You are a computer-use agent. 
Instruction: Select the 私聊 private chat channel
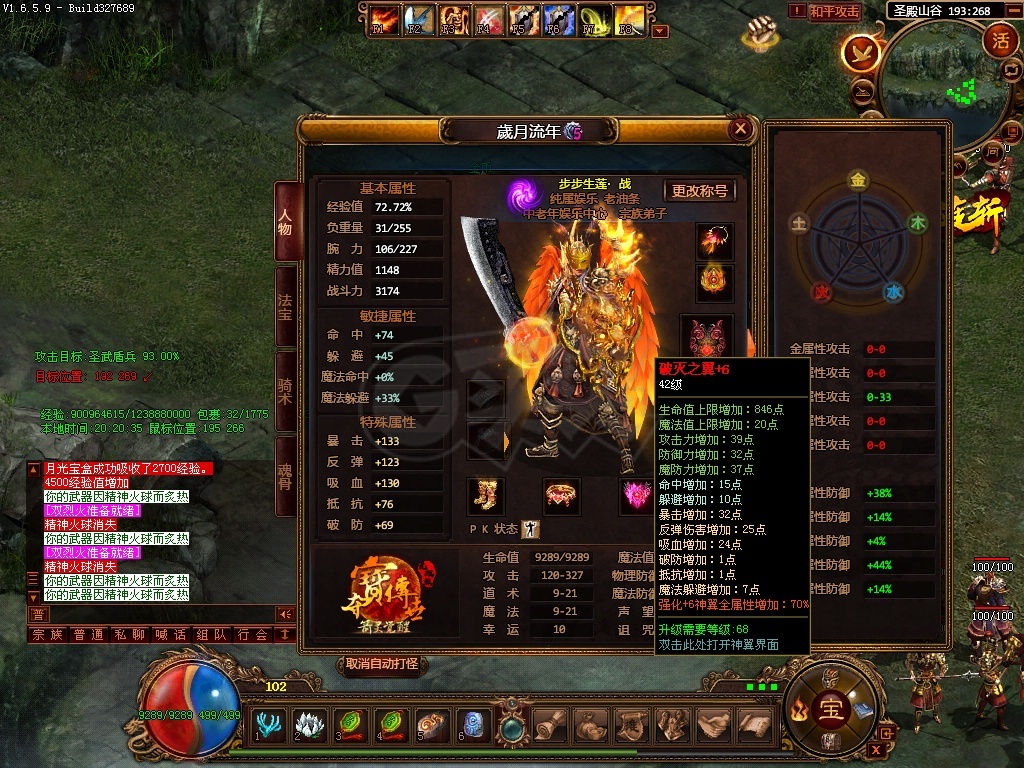point(130,634)
